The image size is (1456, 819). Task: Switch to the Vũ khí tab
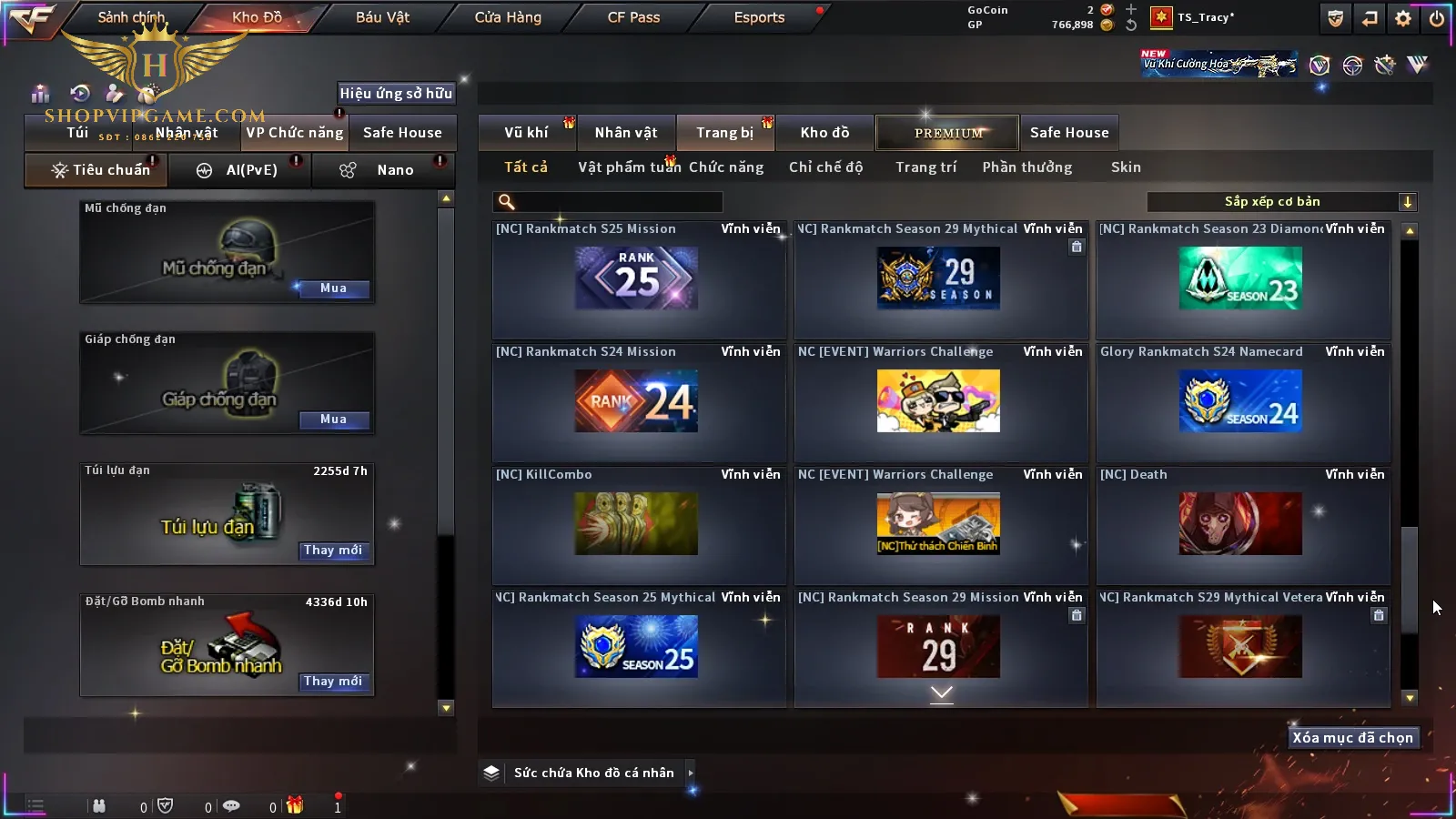point(526,133)
